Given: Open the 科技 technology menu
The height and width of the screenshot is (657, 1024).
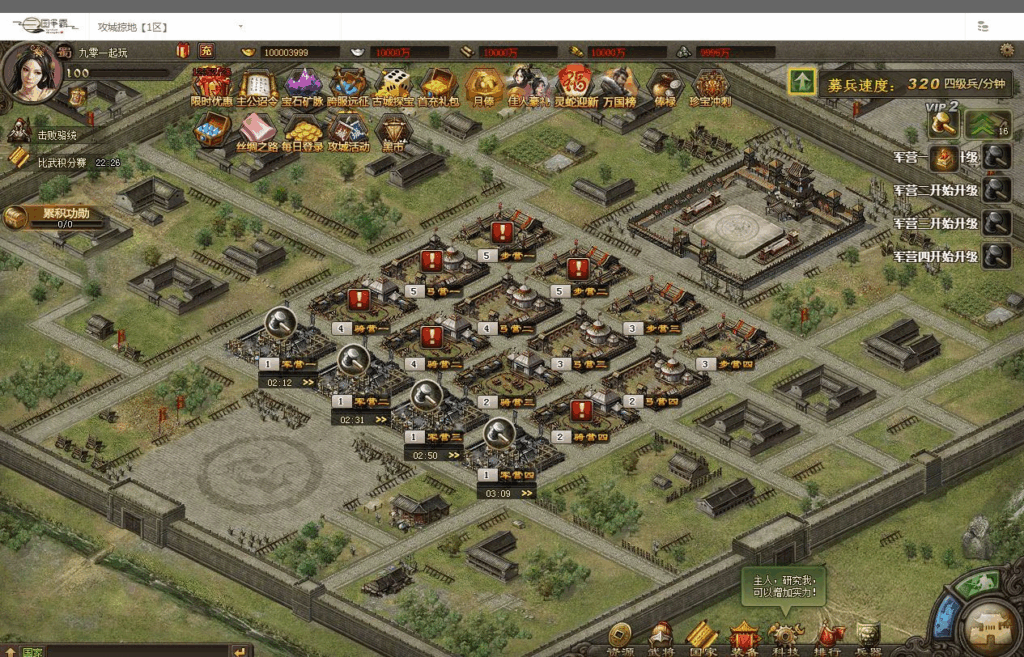Looking at the screenshot, I should [786, 636].
